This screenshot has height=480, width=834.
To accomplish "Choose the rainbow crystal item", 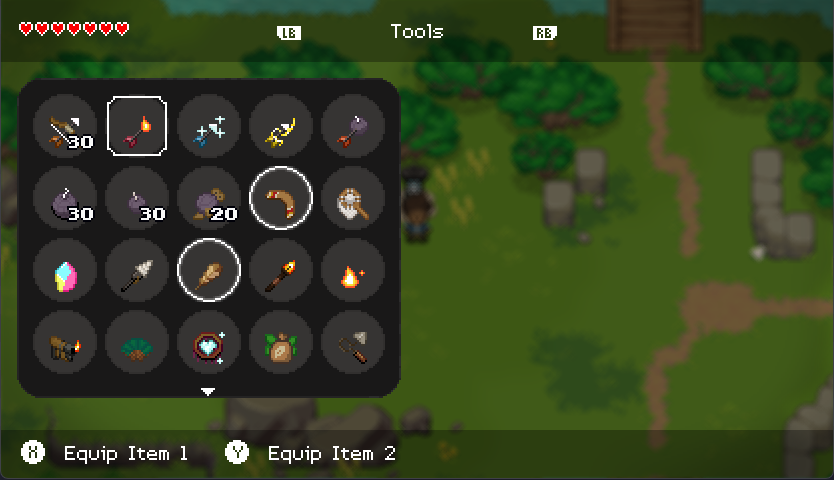I will (x=65, y=271).
